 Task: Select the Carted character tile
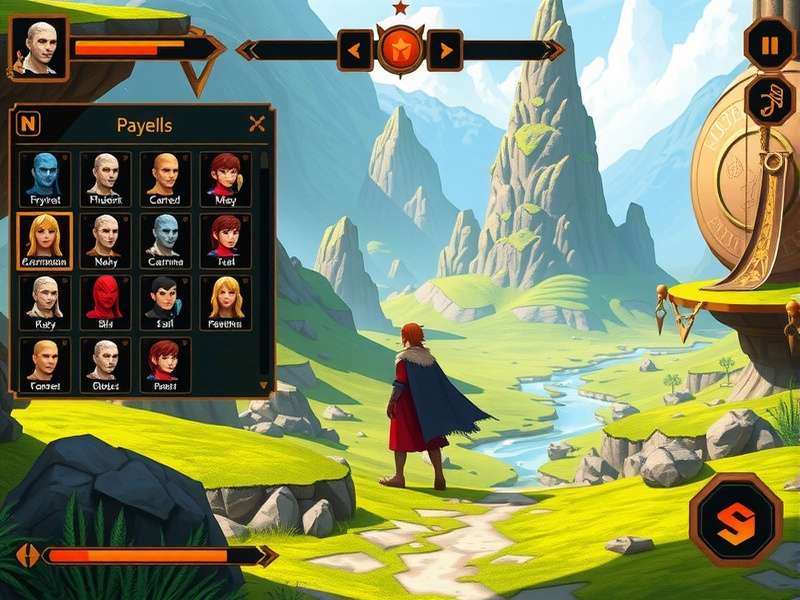point(165,178)
